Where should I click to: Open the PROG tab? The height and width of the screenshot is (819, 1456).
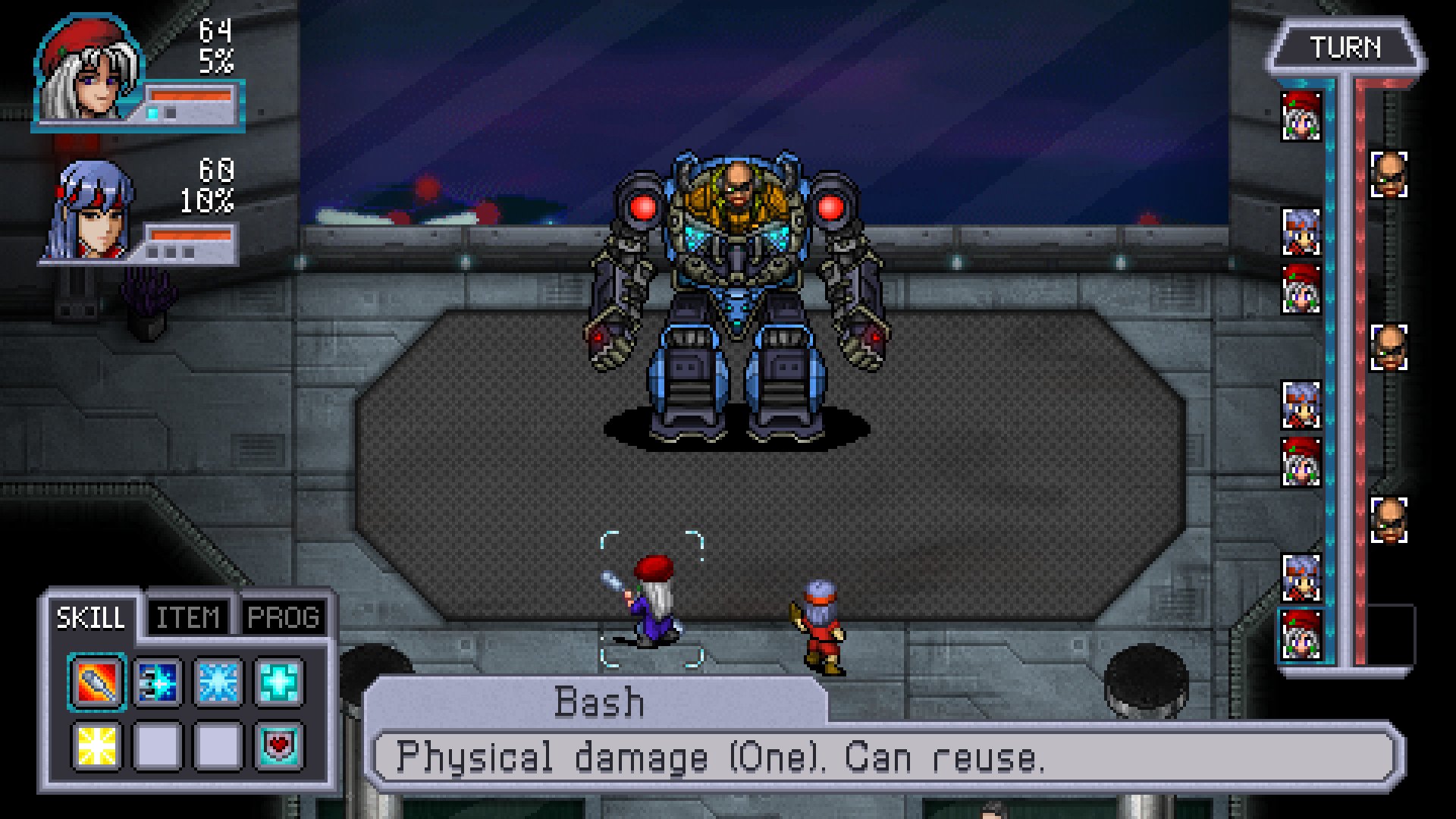point(284,617)
